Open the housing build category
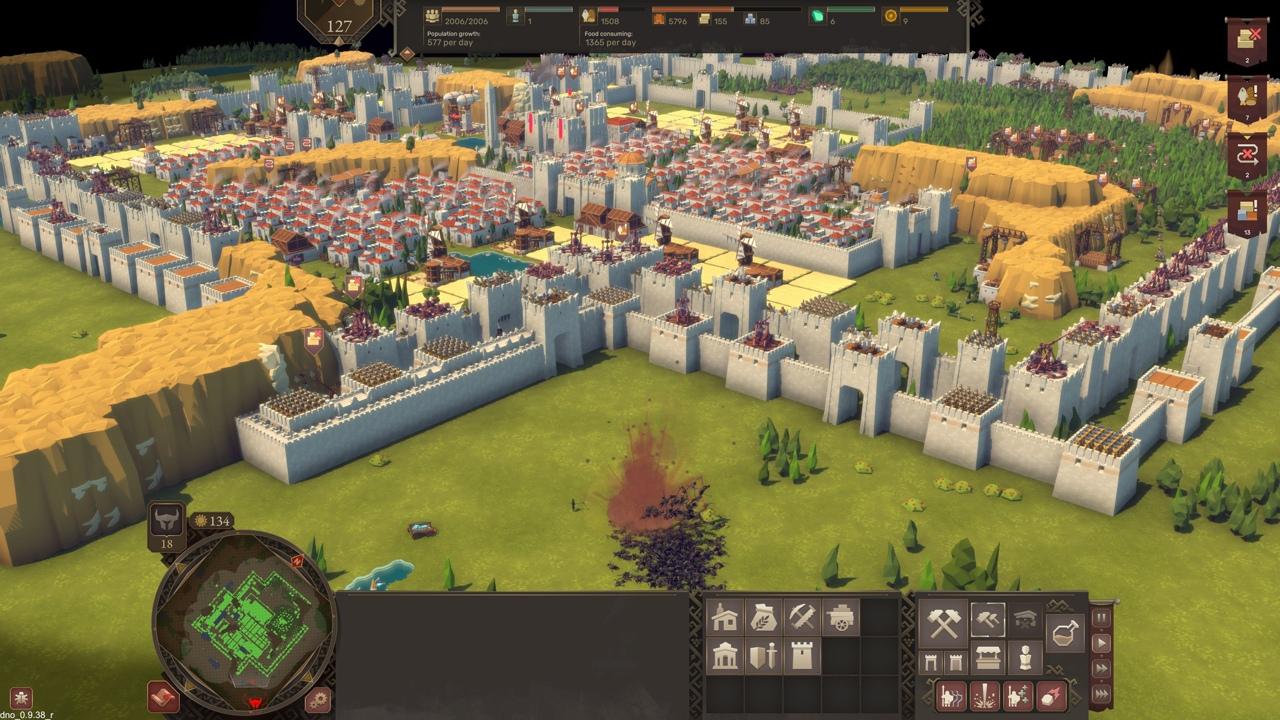The height and width of the screenshot is (720, 1280). click(725, 618)
